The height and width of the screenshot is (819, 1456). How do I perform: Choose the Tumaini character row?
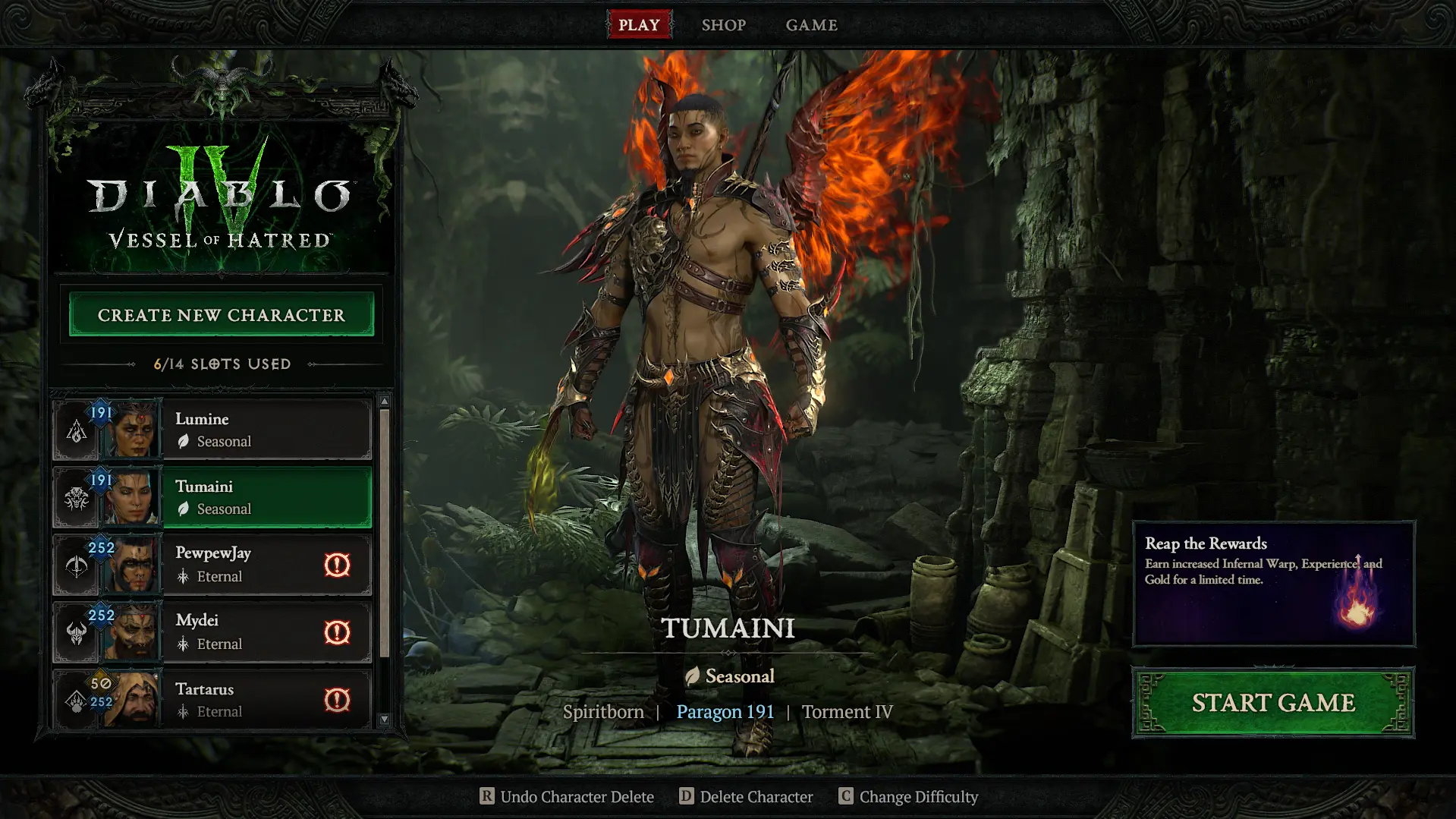pos(266,497)
